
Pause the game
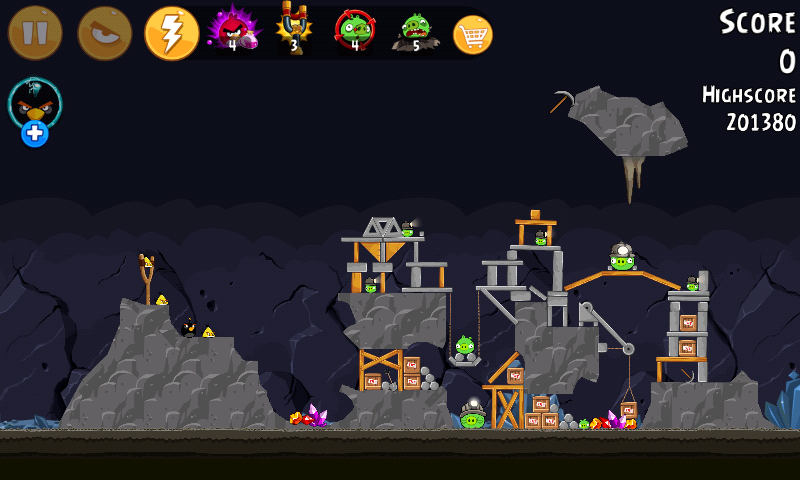pyautogui.click(x=35, y=33)
